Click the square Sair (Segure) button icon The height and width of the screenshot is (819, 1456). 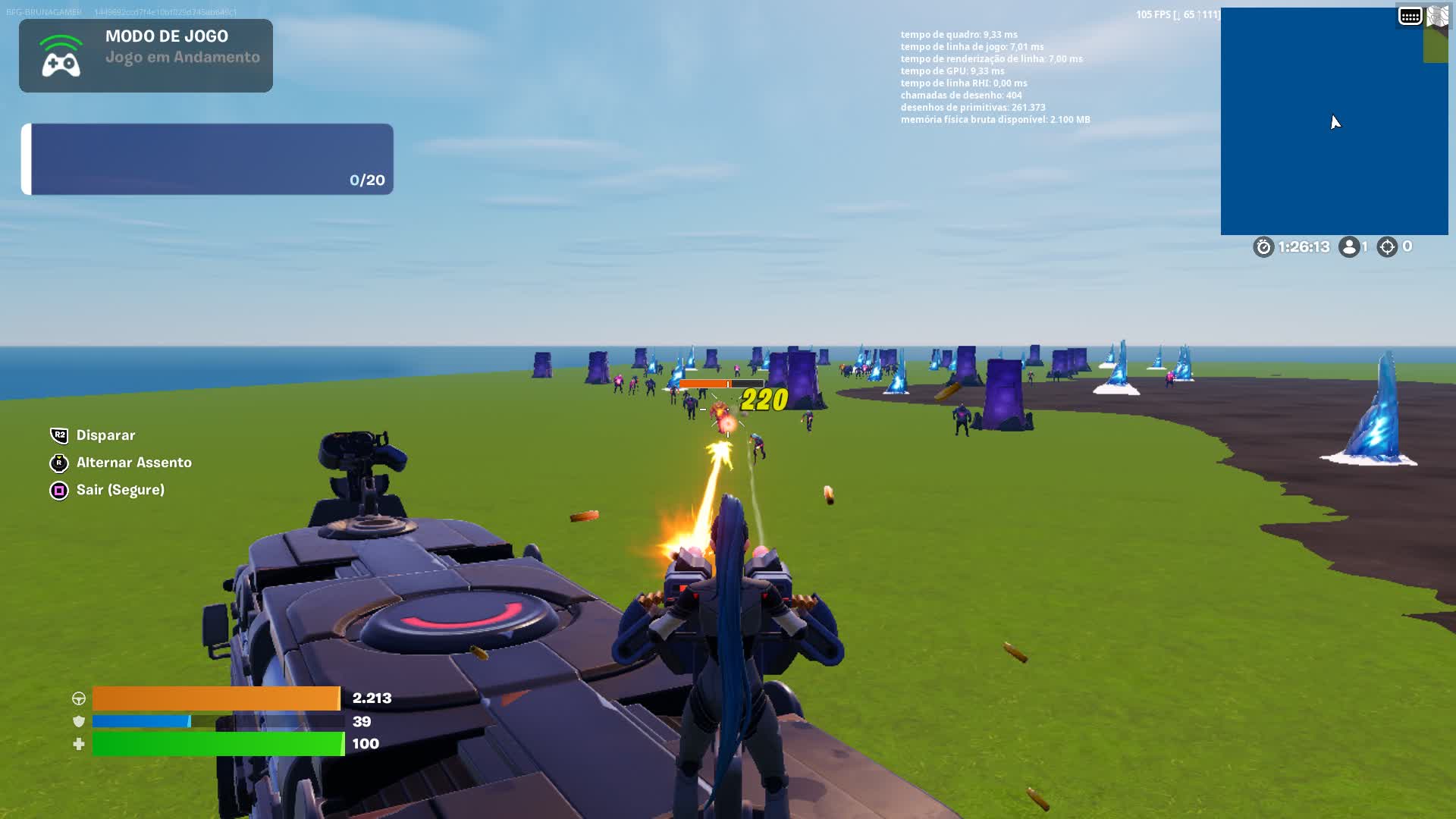[58, 490]
